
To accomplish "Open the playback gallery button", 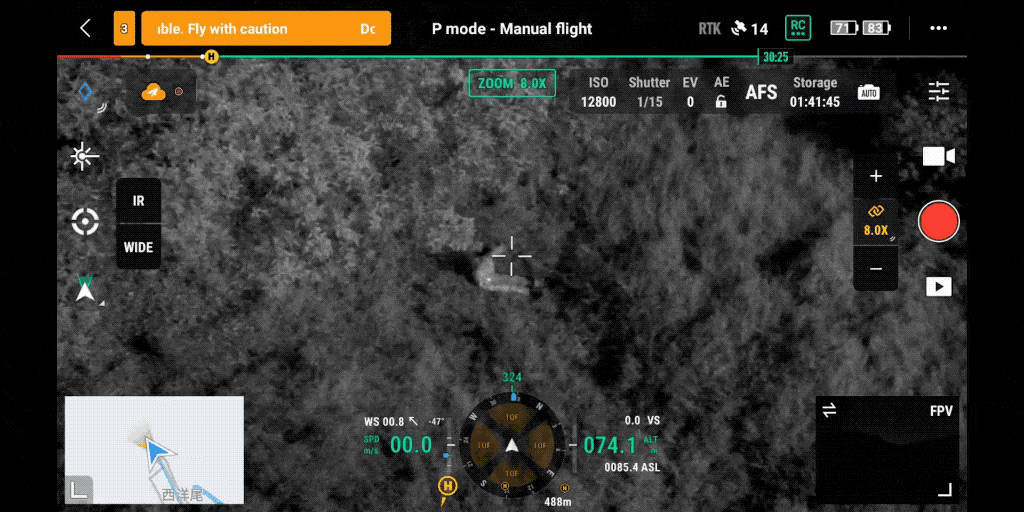I will pyautogui.click(x=938, y=287).
